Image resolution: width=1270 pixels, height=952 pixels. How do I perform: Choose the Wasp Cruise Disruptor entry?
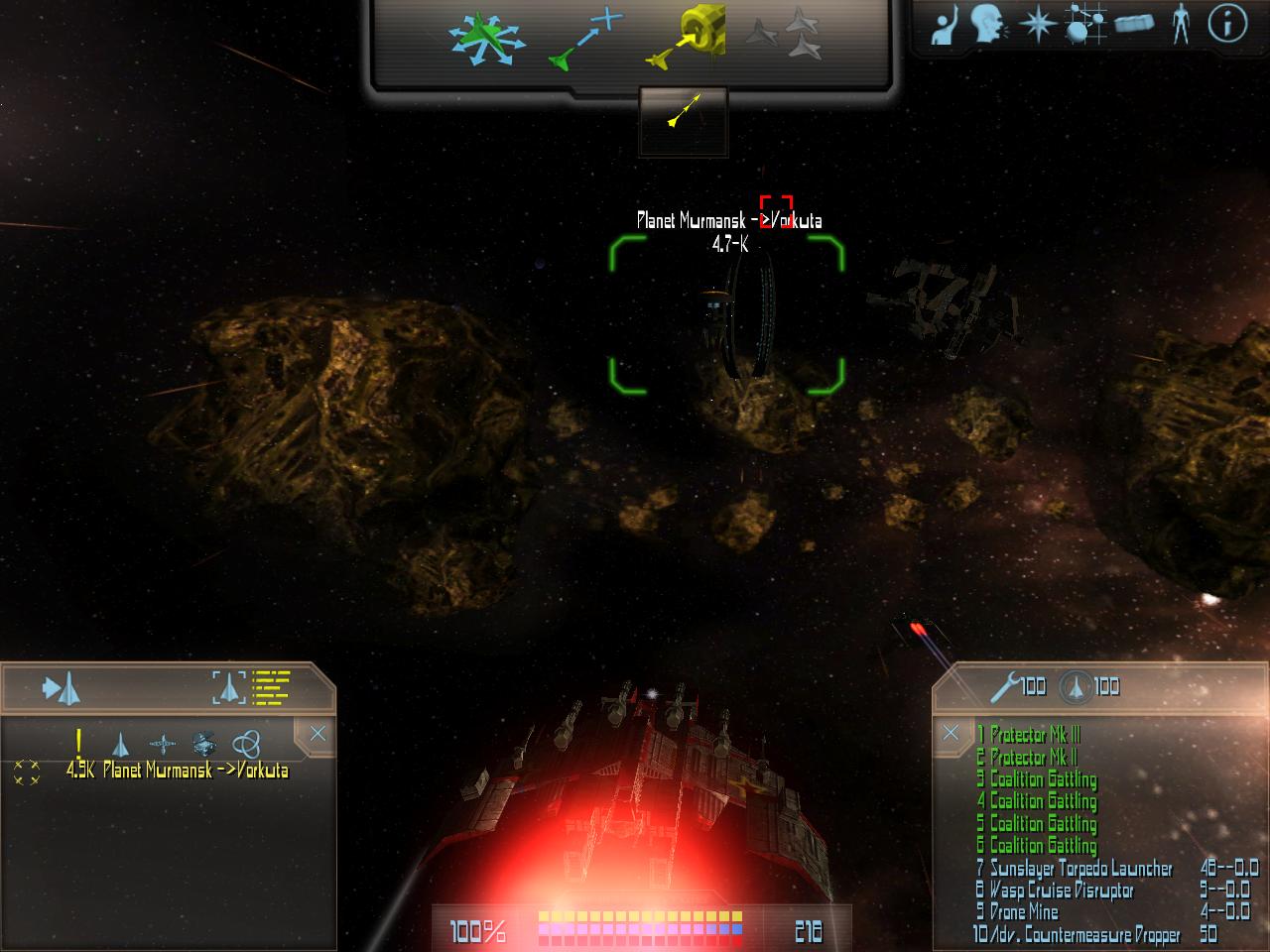click(x=1061, y=891)
